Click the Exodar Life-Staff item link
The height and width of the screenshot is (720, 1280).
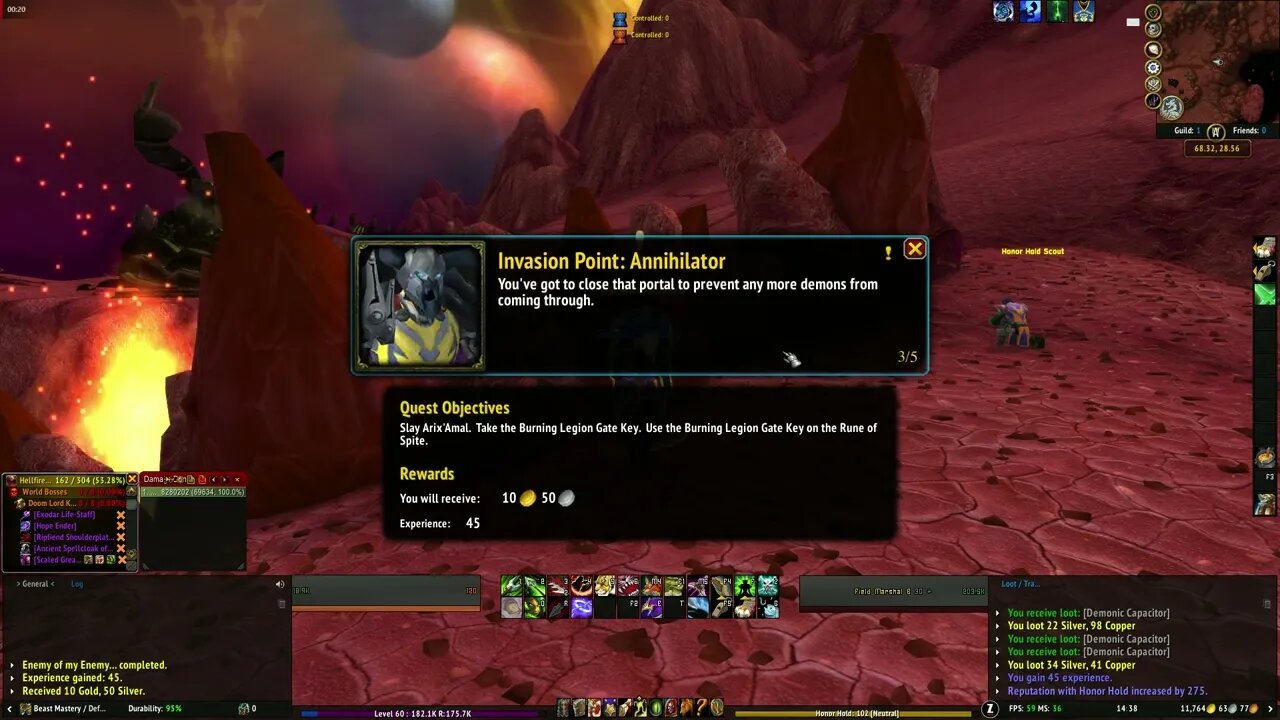[64, 514]
